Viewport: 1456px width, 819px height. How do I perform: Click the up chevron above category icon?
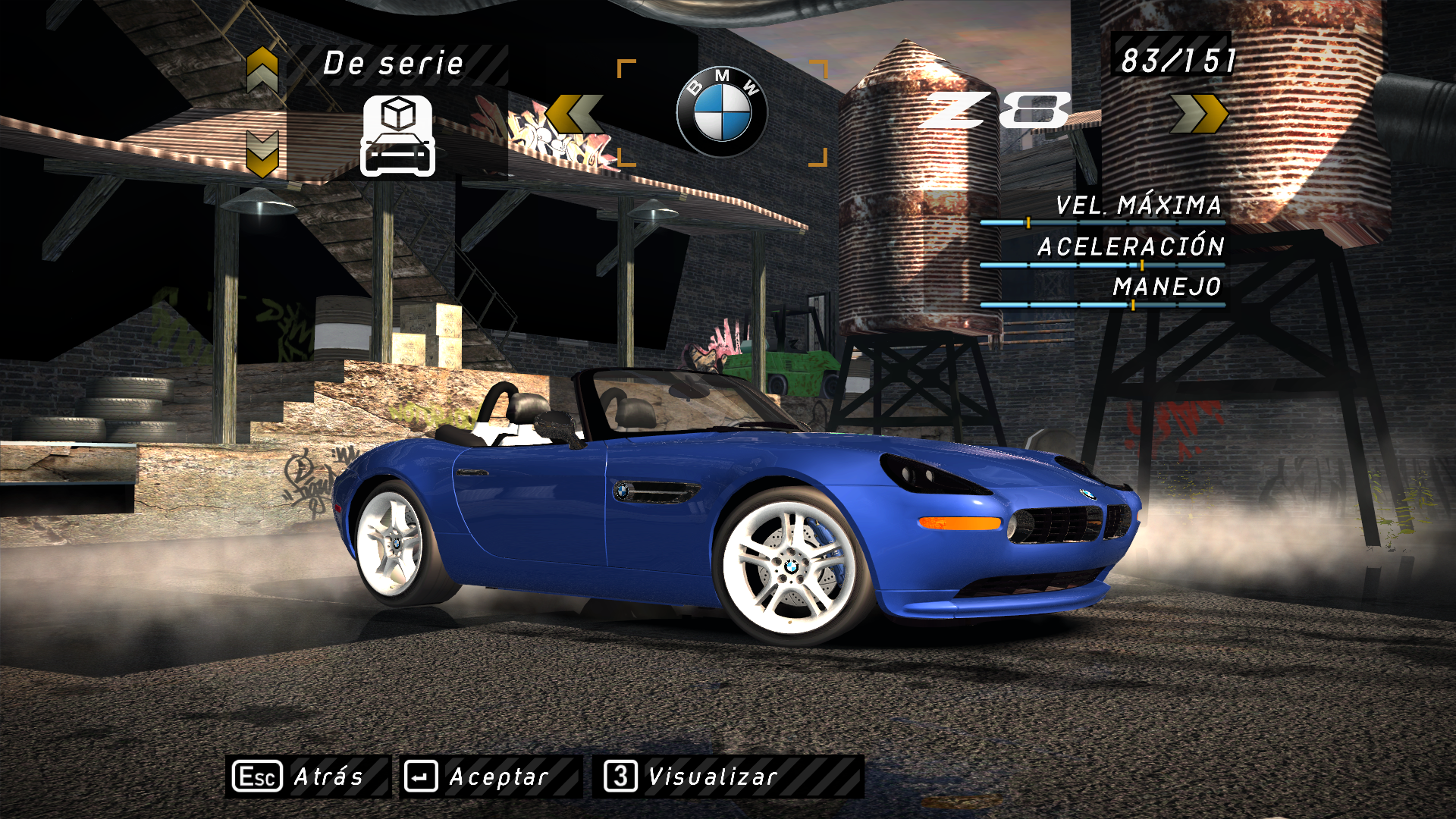click(x=262, y=70)
